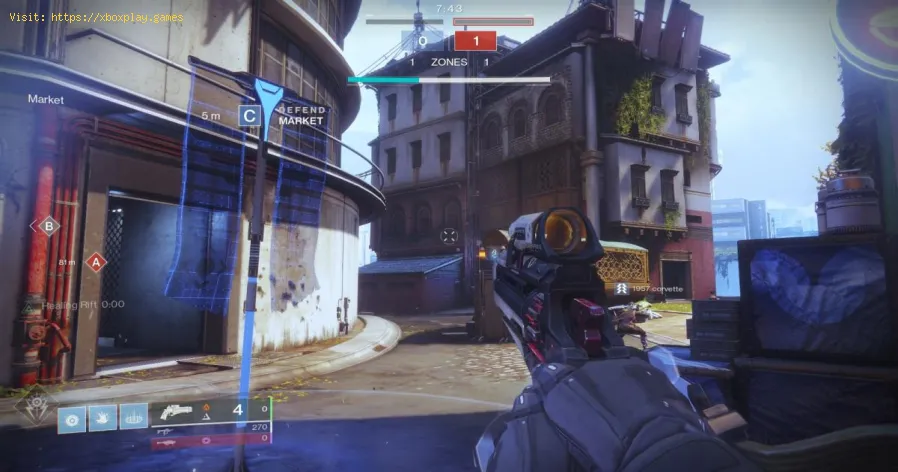
Task: Select the zone C Defend Market marker
Action: [x=250, y=115]
